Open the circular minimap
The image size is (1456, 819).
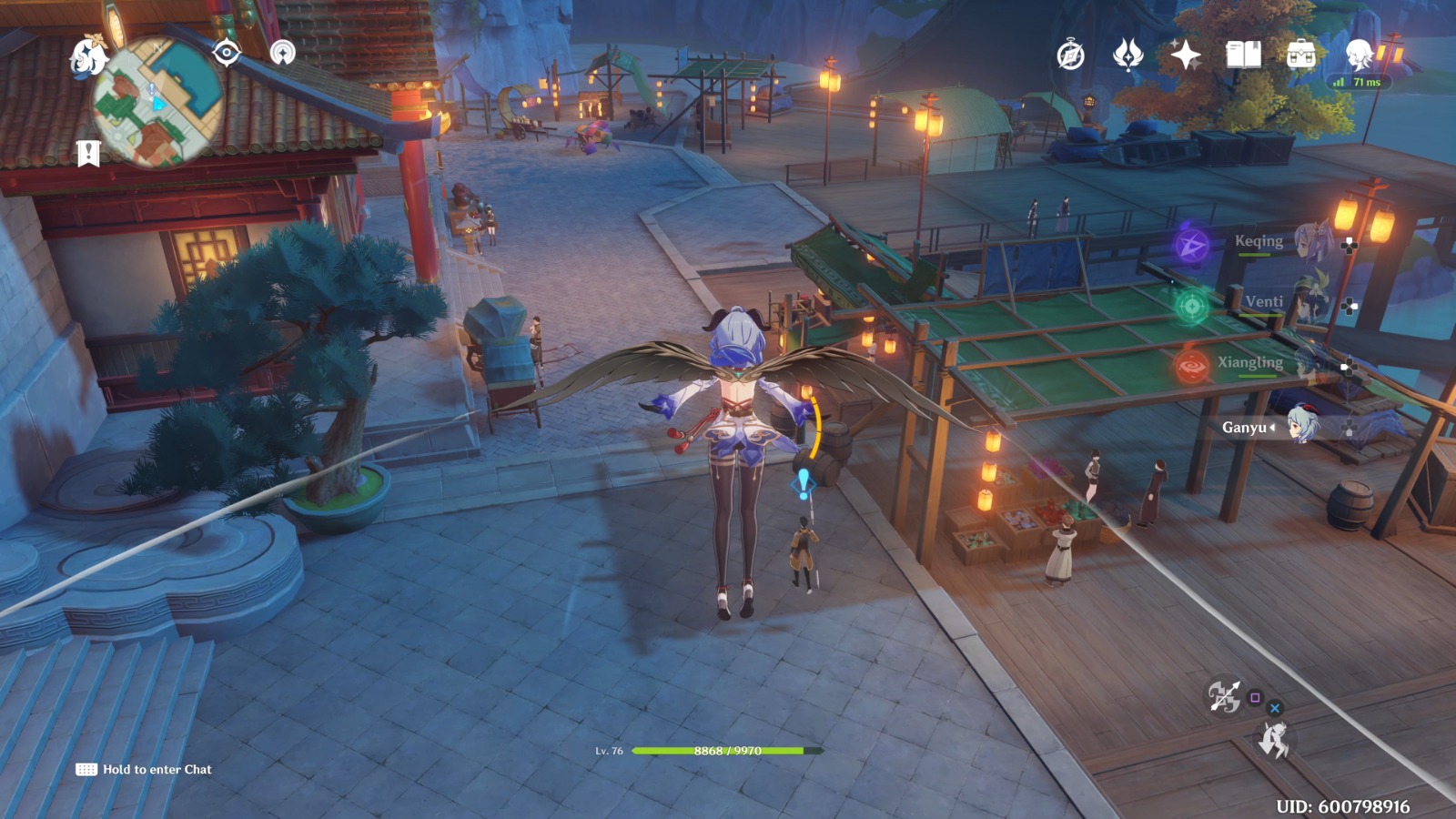coord(157,102)
